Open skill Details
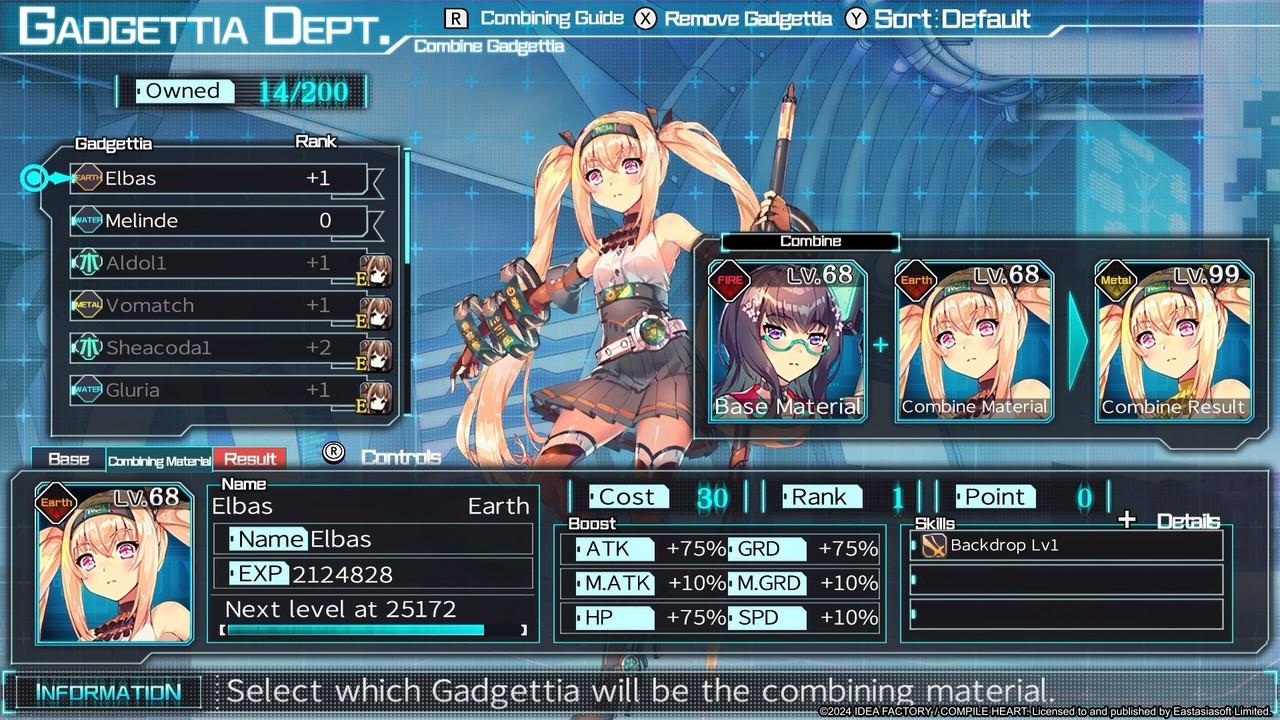This screenshot has width=1280, height=720. (x=1170, y=521)
